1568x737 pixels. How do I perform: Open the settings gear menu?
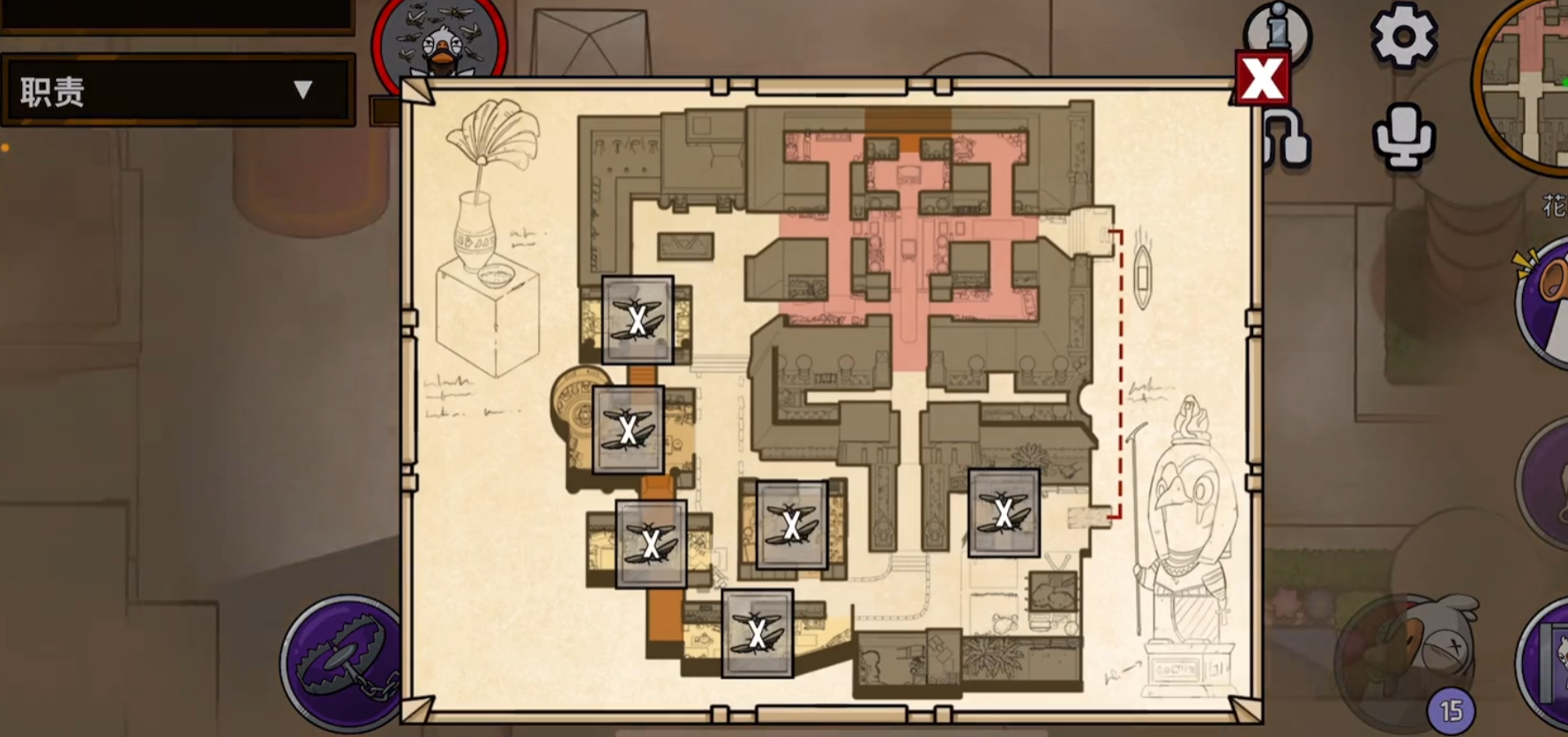1403,36
